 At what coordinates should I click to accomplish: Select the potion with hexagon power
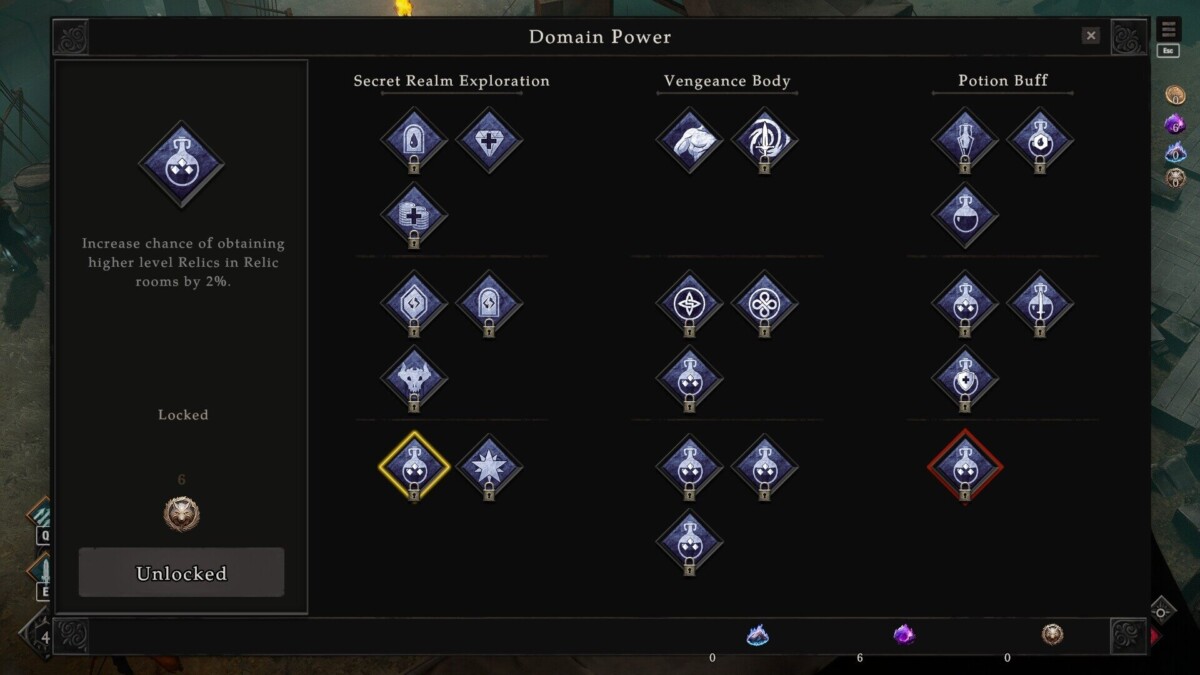point(1040,140)
